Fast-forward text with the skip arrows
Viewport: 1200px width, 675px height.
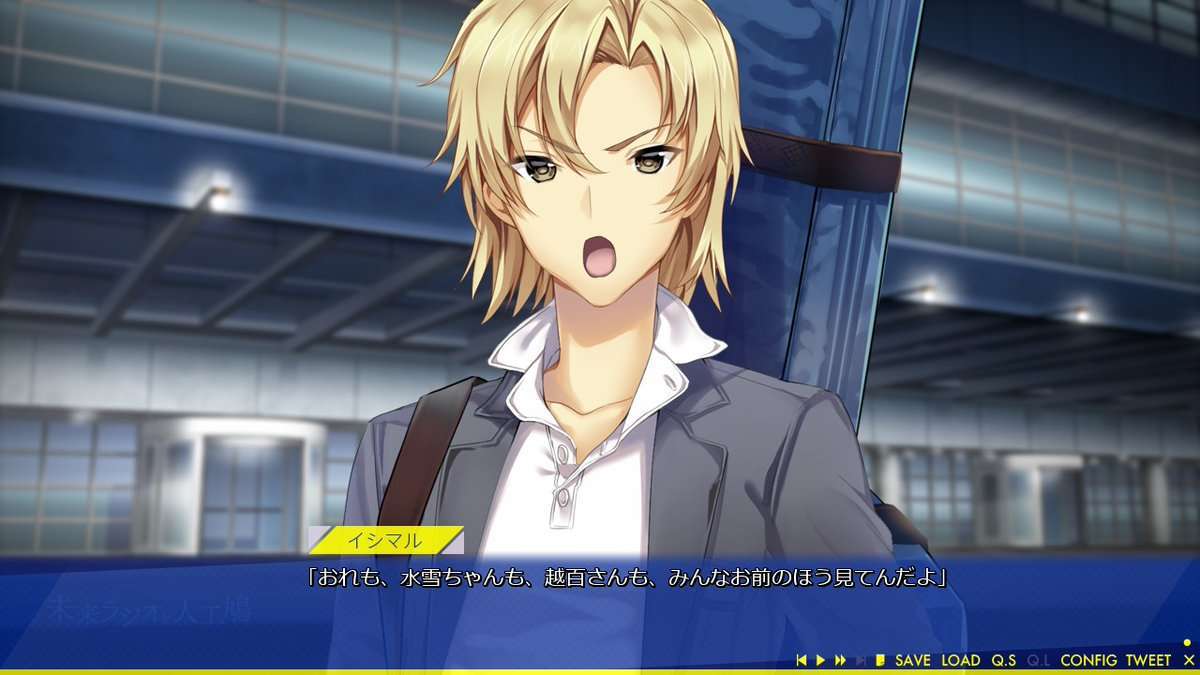[840, 660]
